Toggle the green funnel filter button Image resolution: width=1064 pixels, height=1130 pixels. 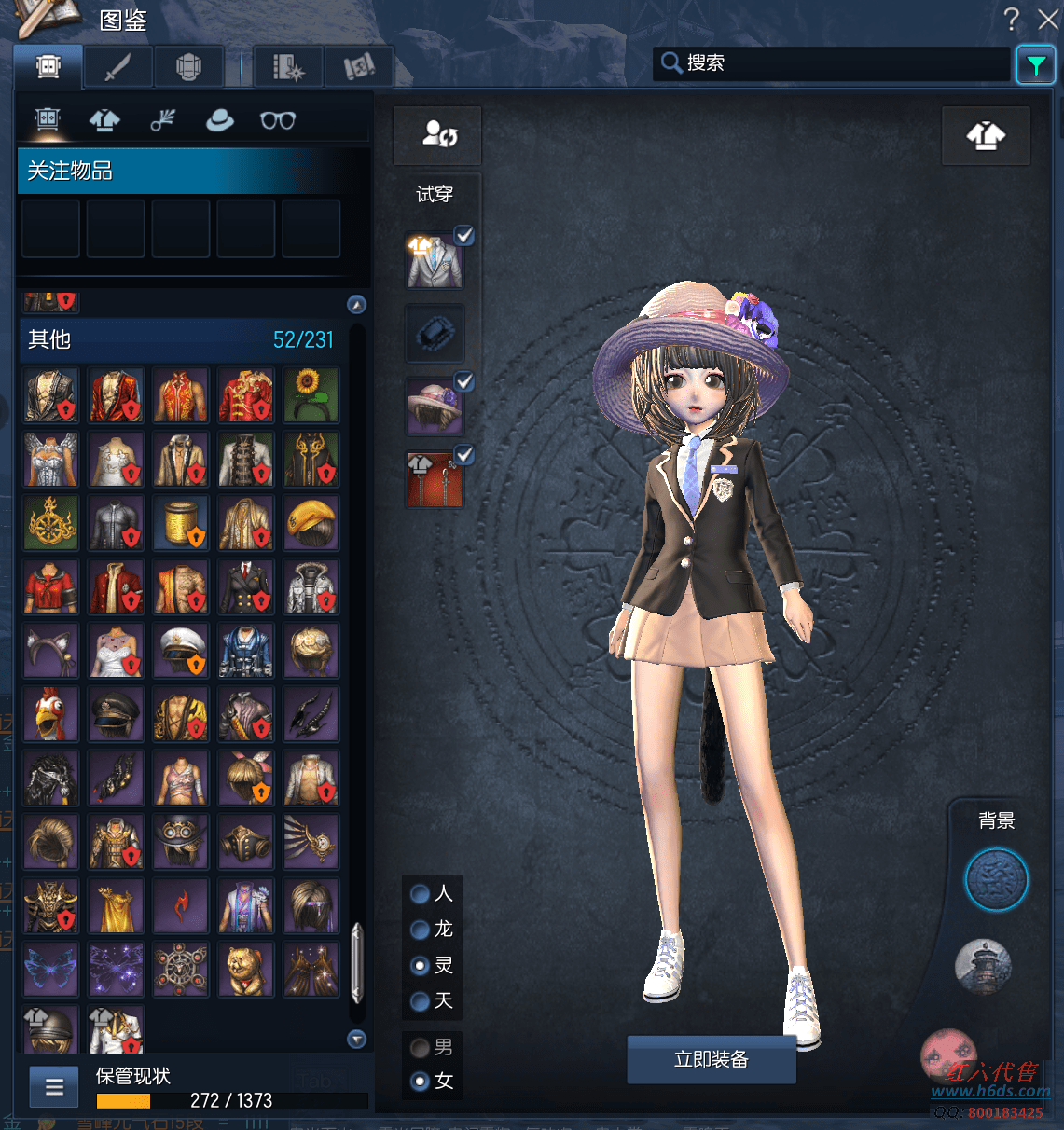coord(1036,64)
